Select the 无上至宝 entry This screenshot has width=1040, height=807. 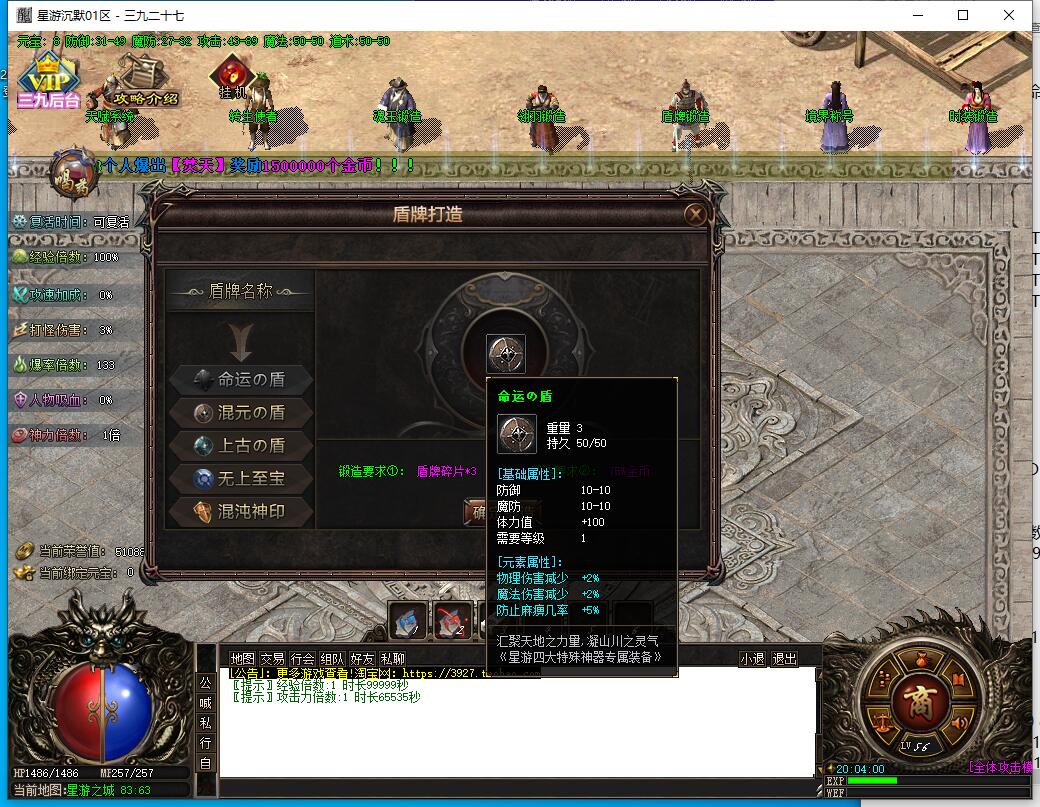pyautogui.click(x=240, y=478)
